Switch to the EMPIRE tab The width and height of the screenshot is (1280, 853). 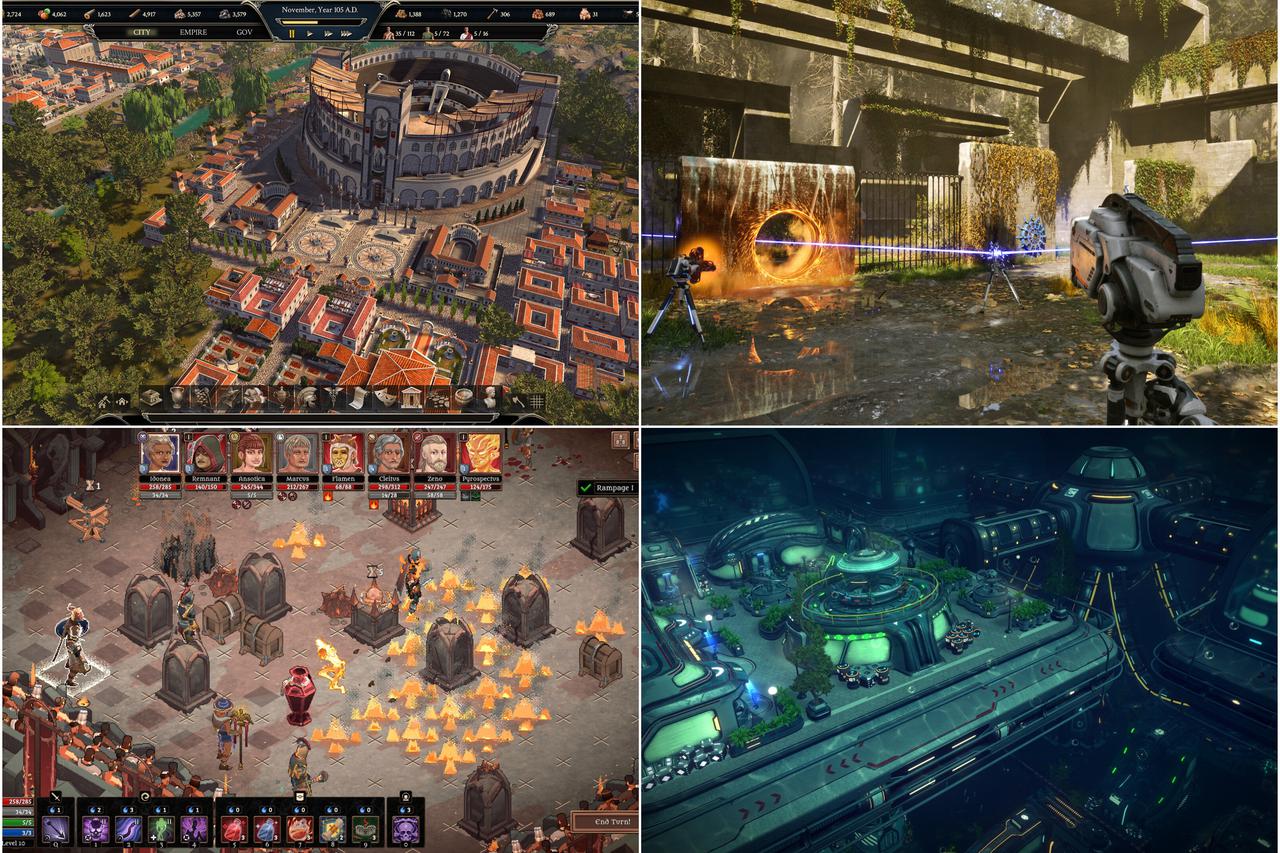pyautogui.click(x=192, y=34)
